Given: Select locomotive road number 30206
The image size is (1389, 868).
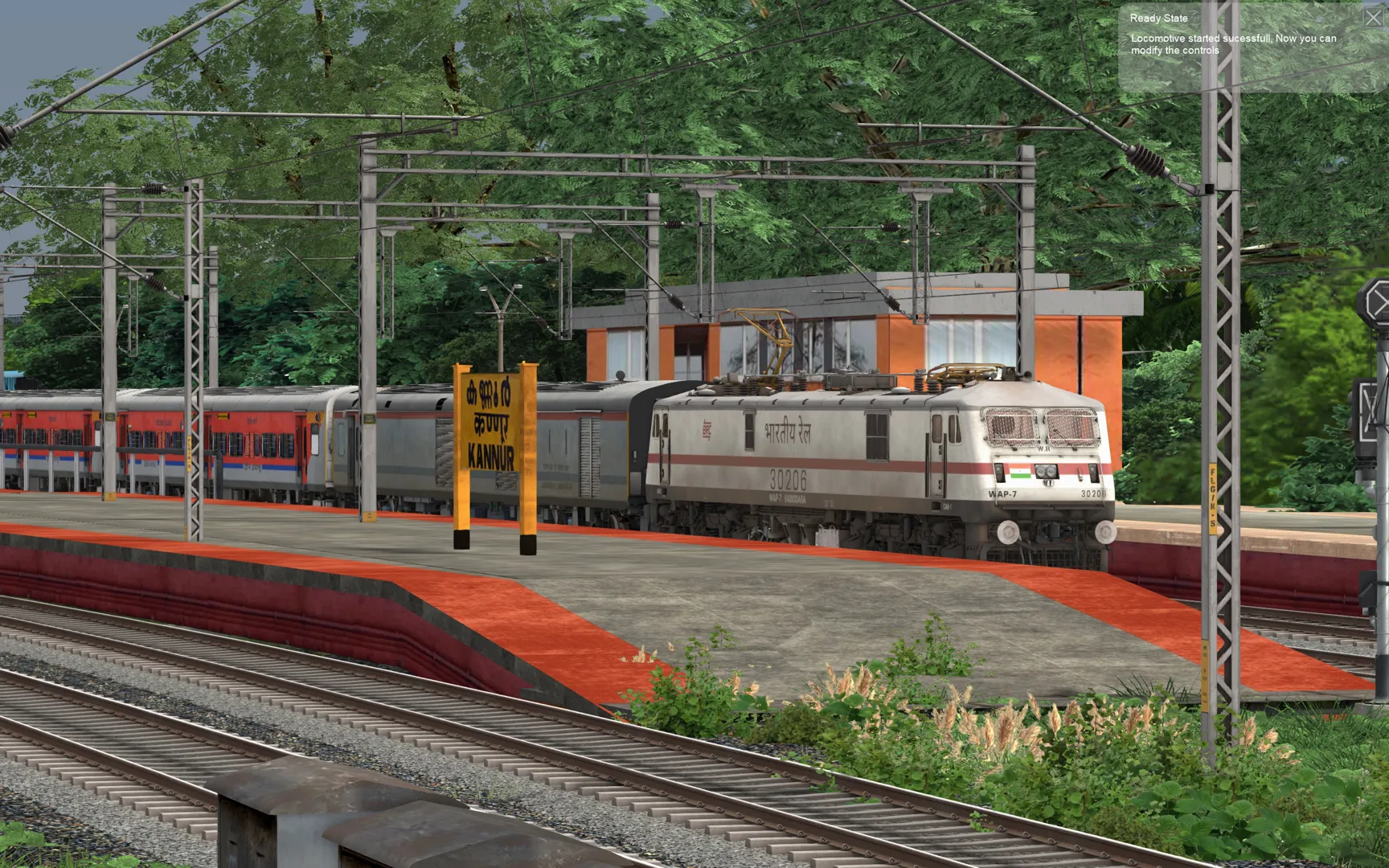Looking at the screenshot, I should coord(789,481).
